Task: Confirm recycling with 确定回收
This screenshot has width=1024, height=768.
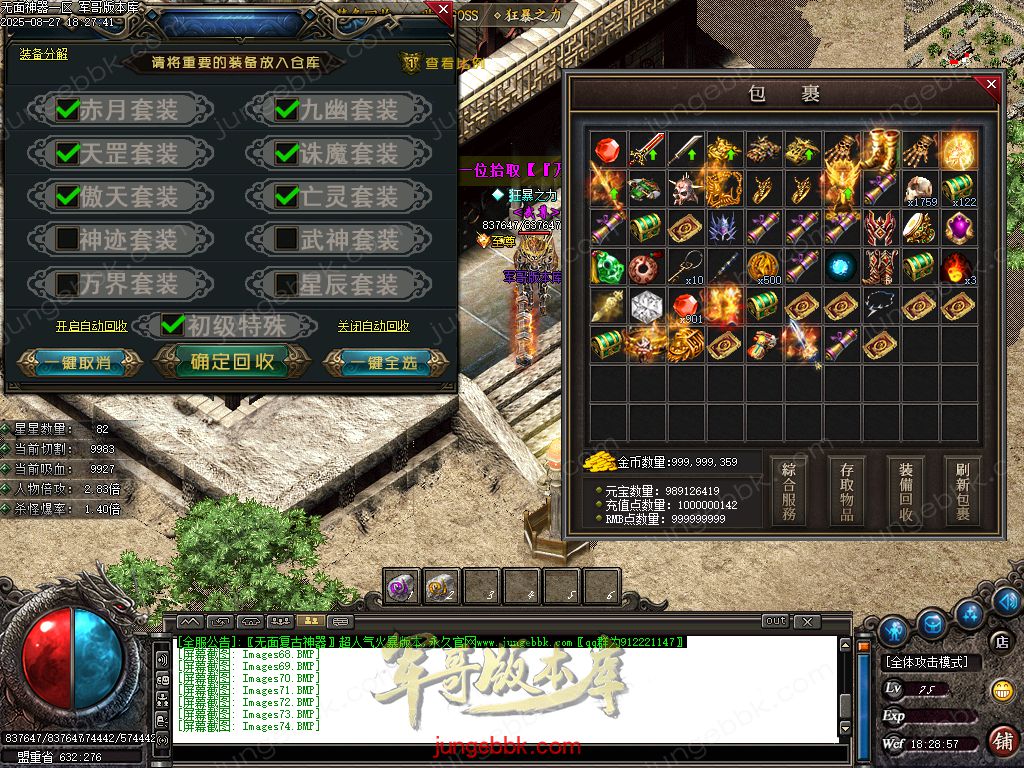Action: (231, 362)
